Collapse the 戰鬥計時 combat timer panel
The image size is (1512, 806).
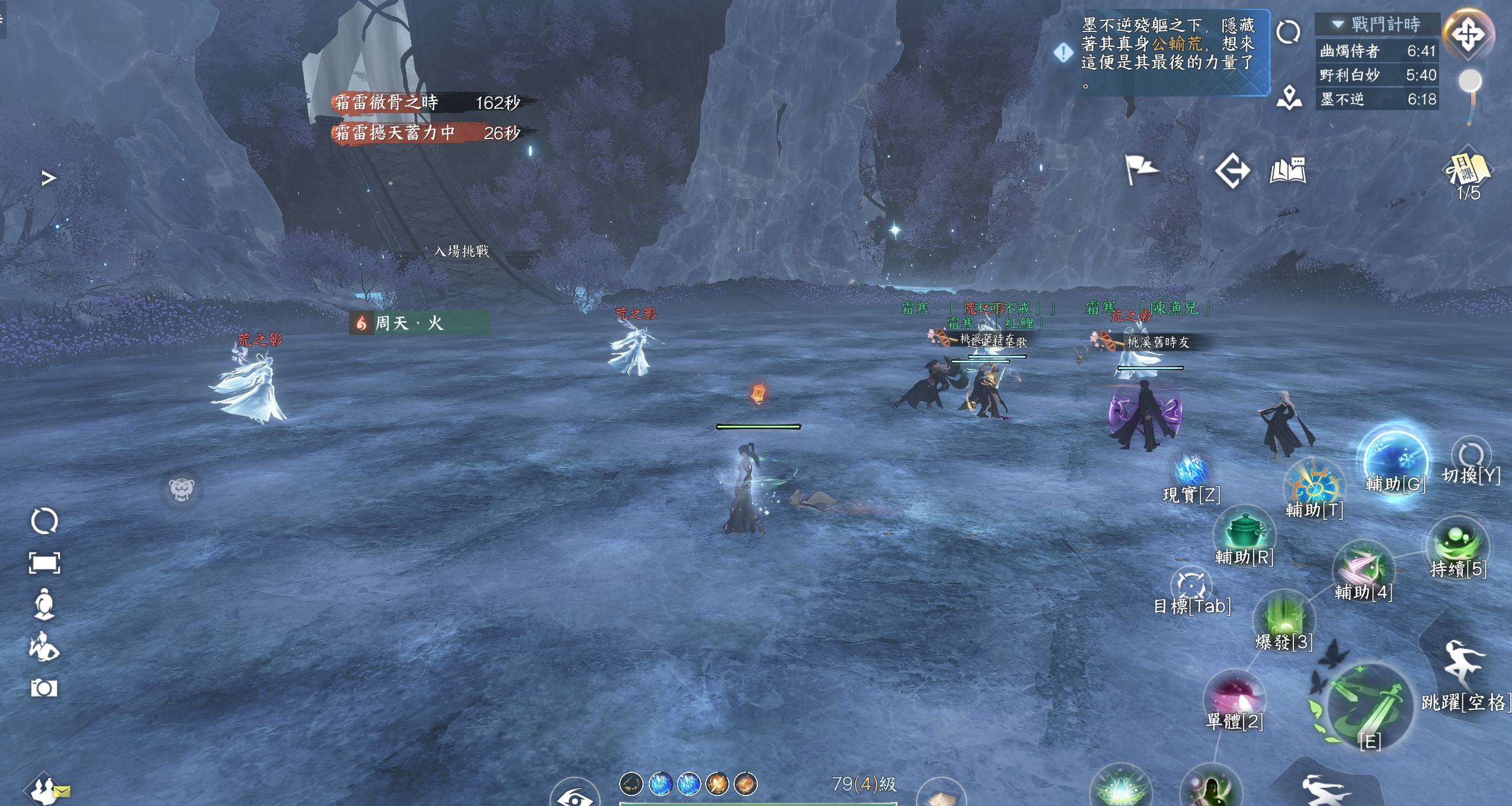[1338, 24]
